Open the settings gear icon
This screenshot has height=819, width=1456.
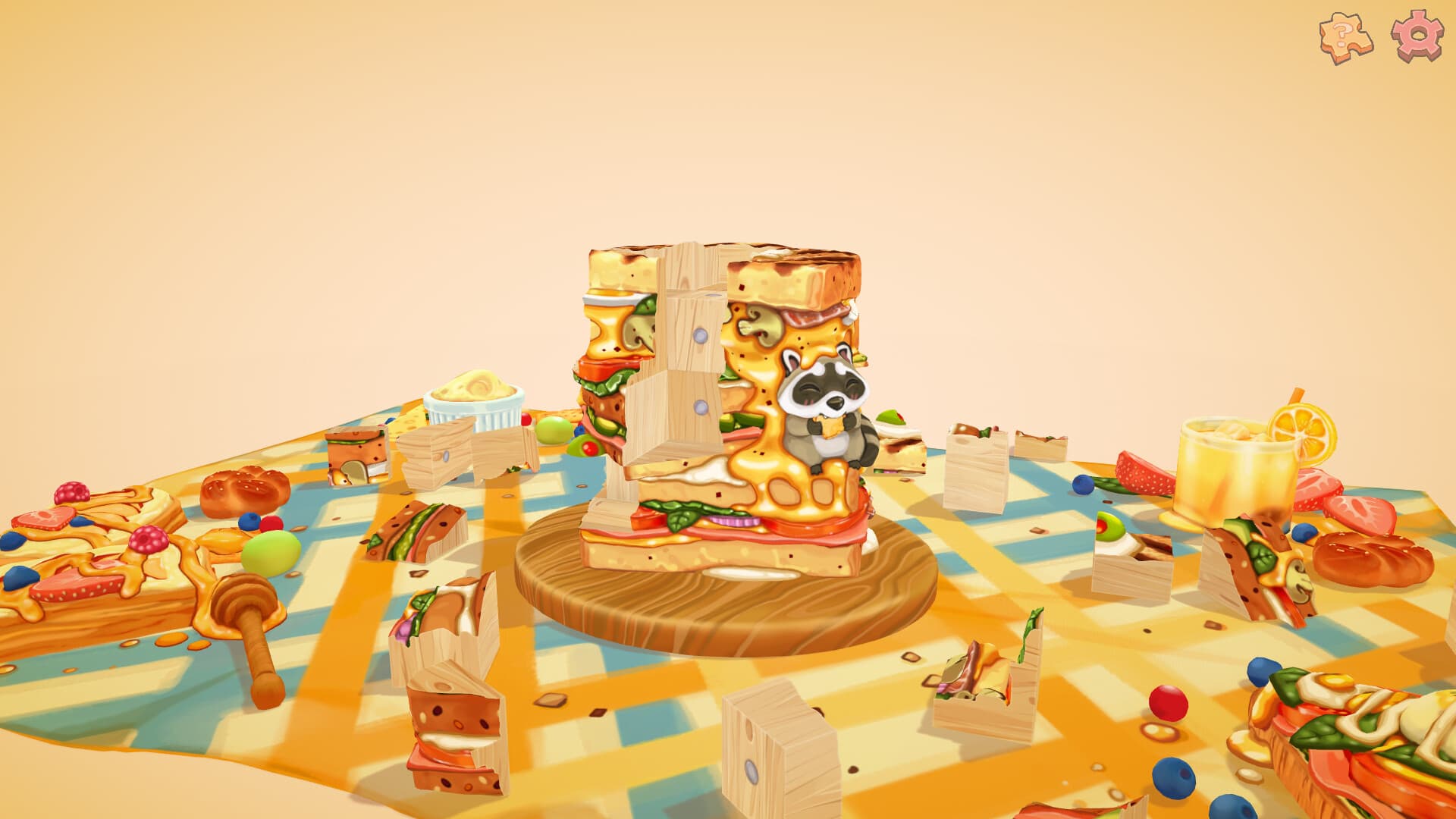pos(1417,34)
